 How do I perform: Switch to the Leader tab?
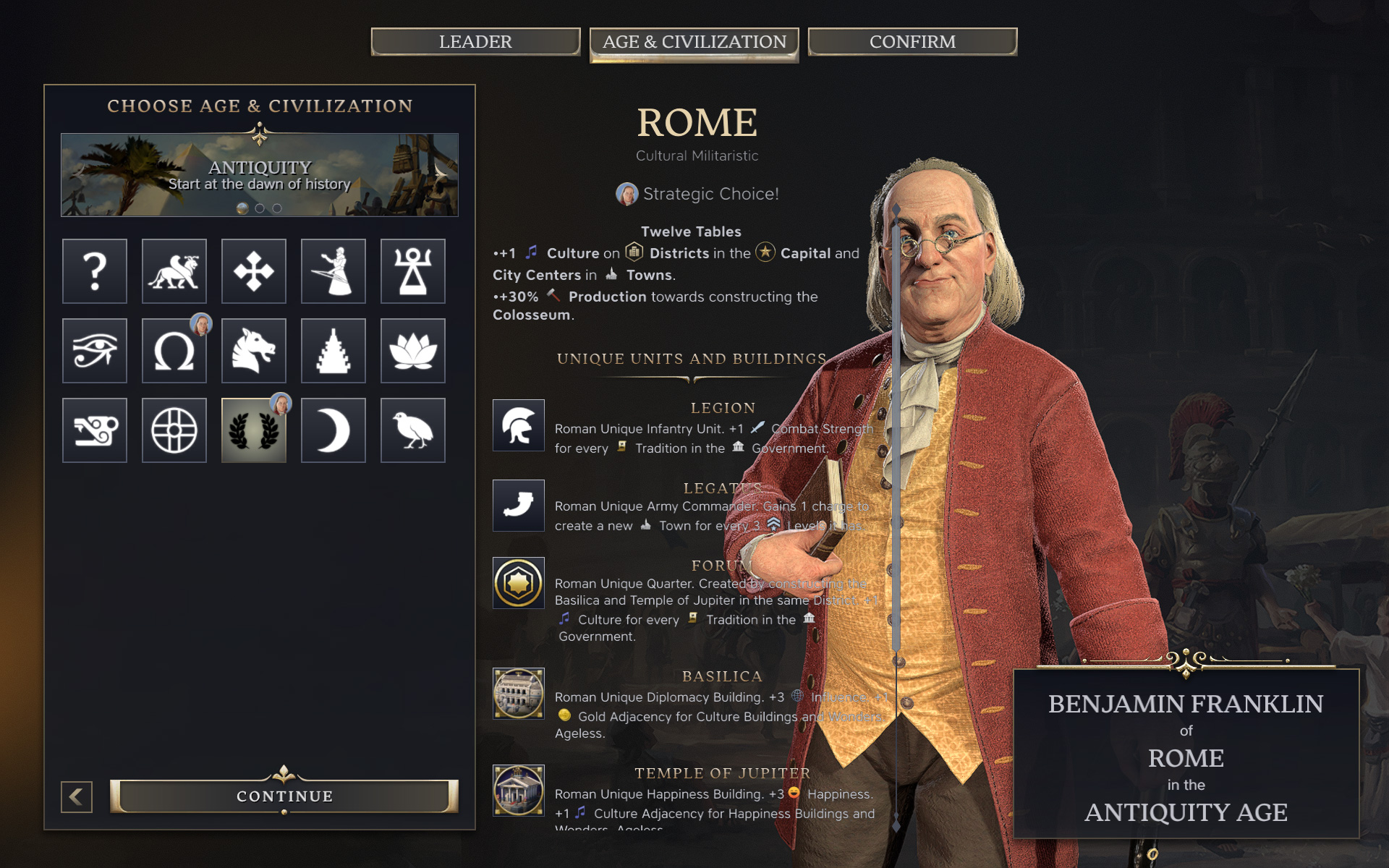[475, 42]
